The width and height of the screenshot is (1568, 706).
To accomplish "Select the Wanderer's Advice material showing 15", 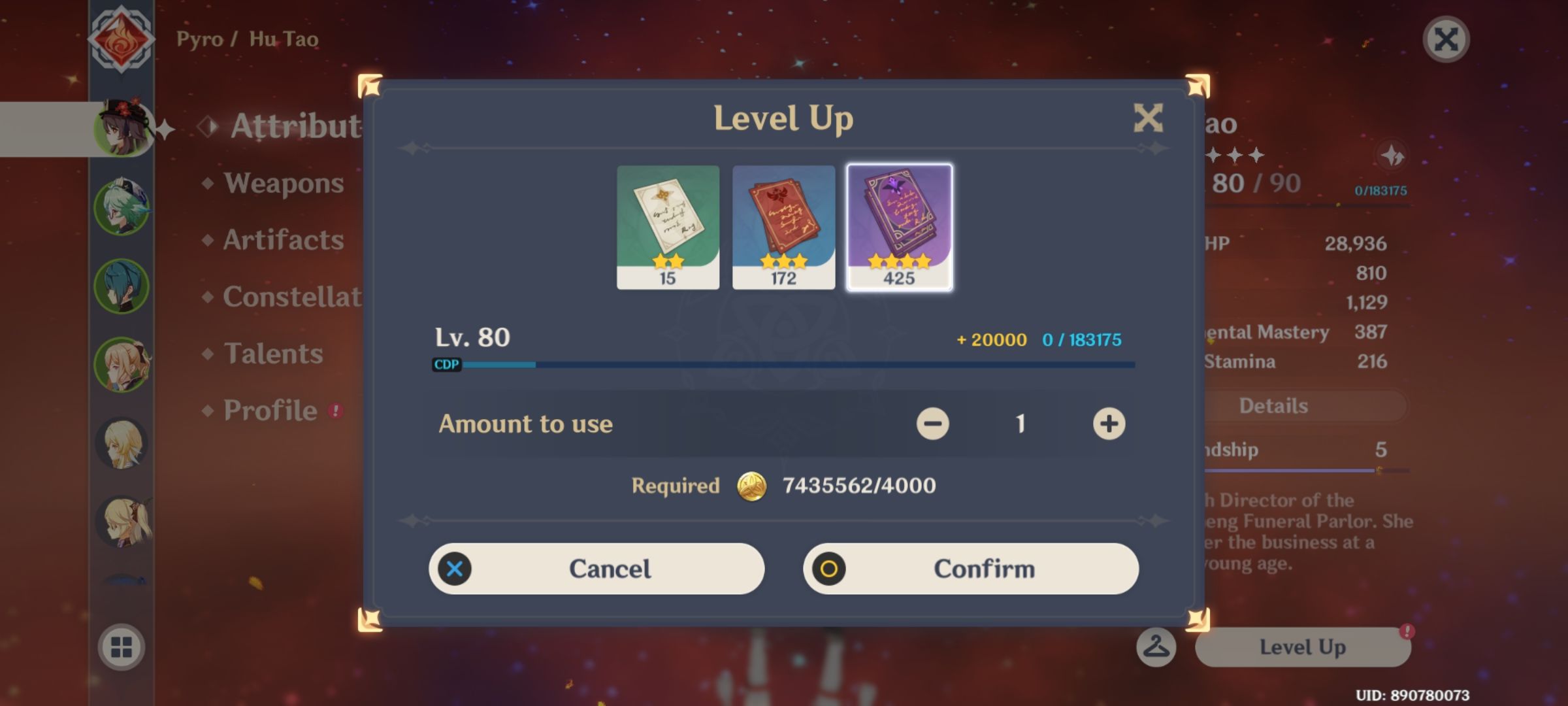I will [x=668, y=227].
